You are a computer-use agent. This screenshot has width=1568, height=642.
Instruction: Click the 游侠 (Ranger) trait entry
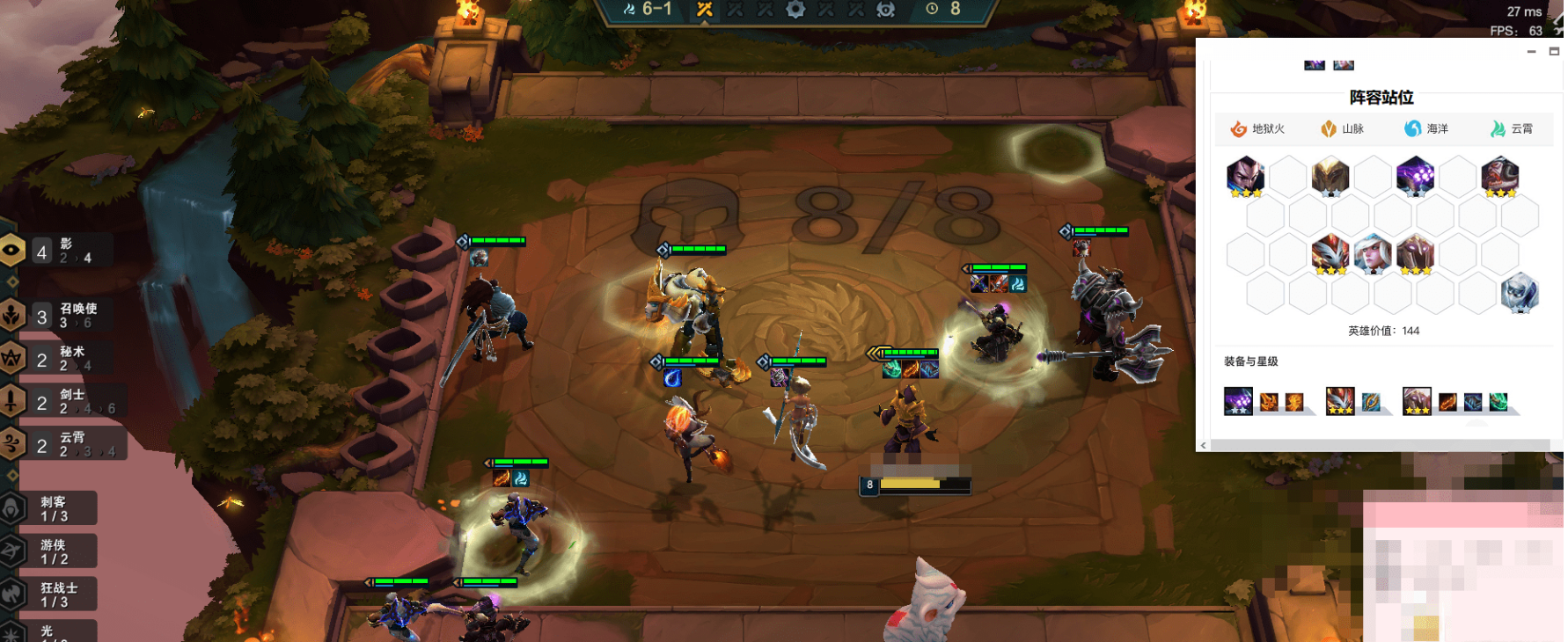pos(51,551)
